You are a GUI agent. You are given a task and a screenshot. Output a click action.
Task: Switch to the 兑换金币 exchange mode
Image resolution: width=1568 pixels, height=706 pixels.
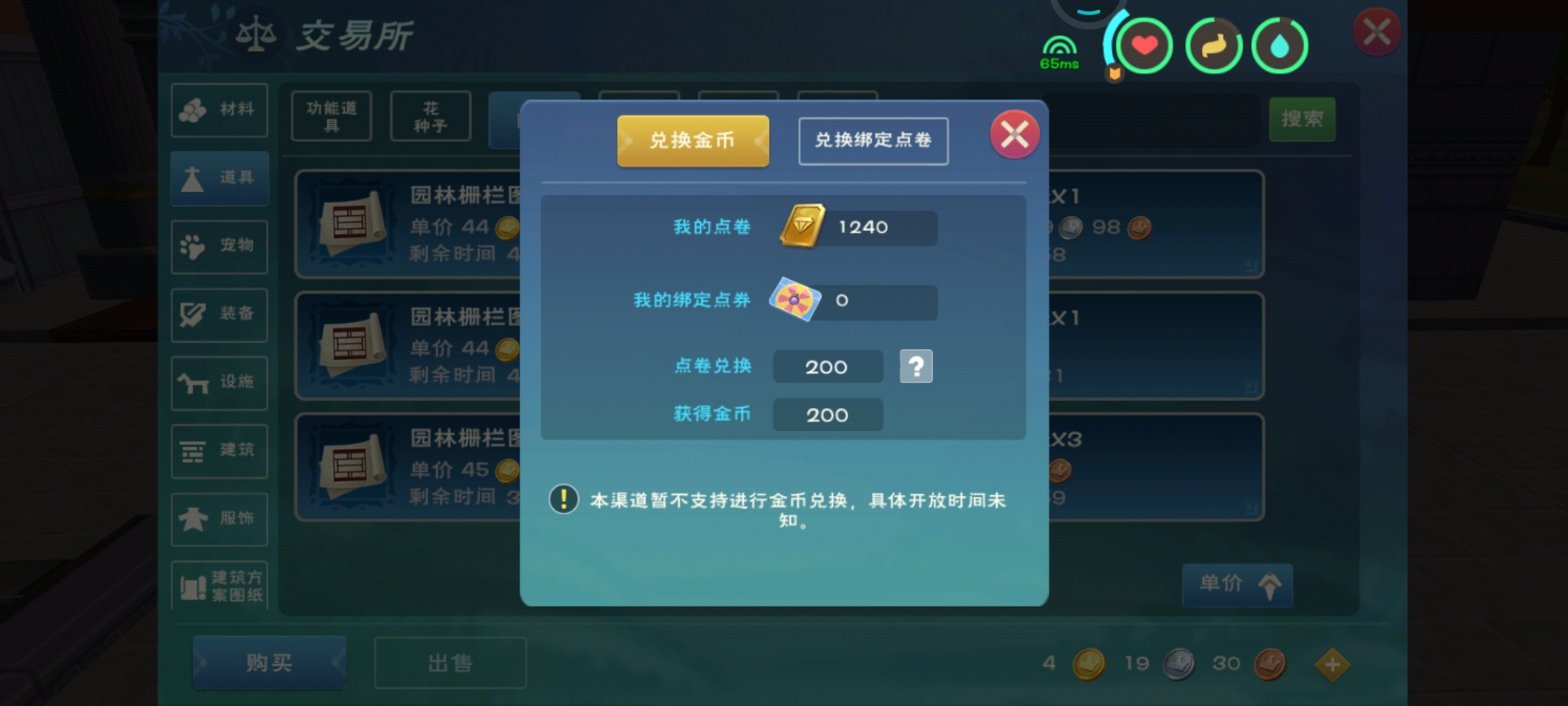coord(693,140)
